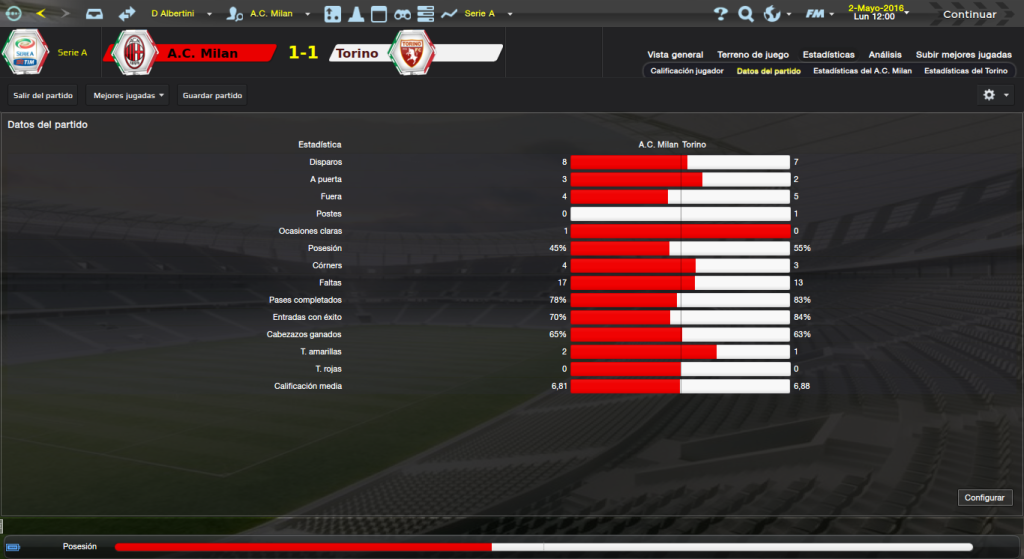Switch to the Vista general tab
Image resolution: width=1024 pixels, height=559 pixels.
click(x=675, y=55)
